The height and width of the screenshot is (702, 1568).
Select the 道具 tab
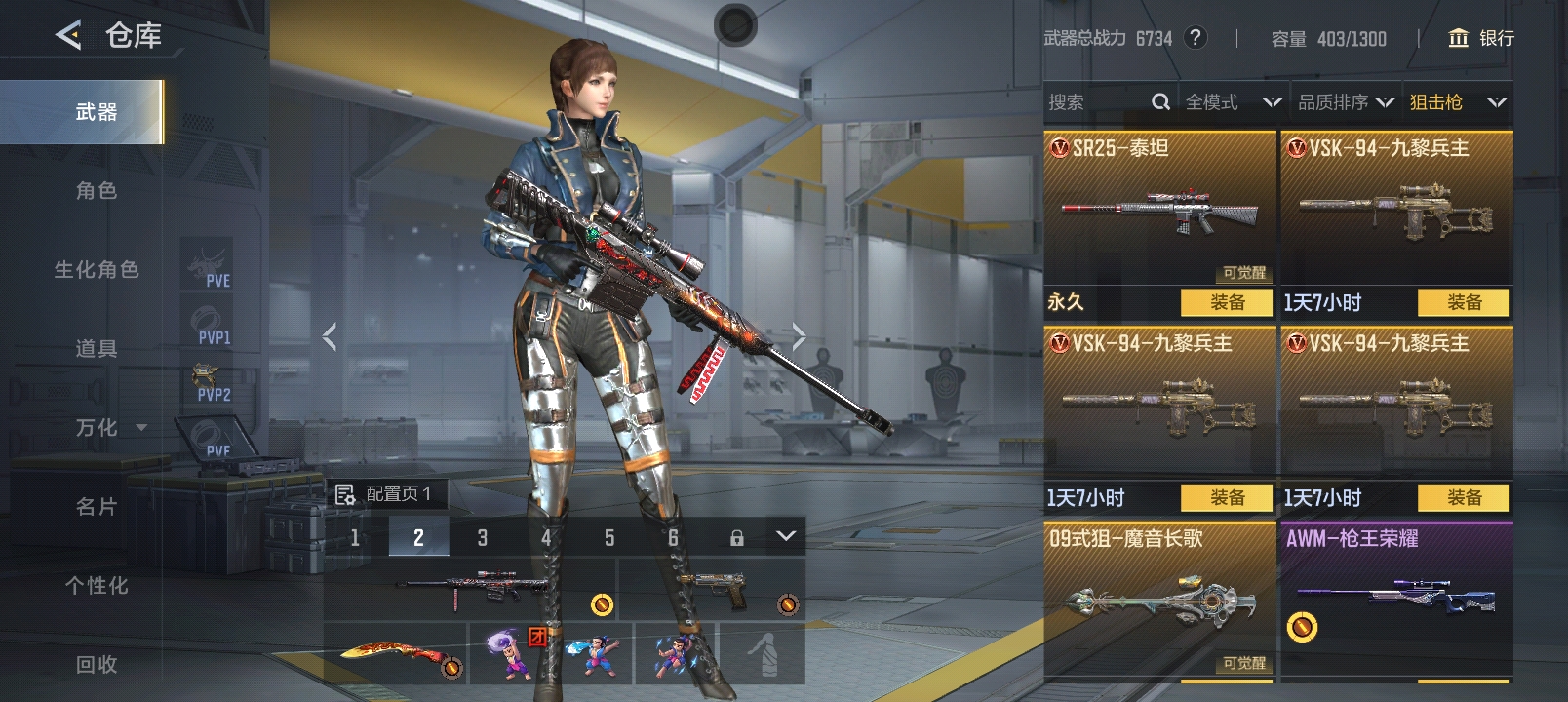[x=97, y=349]
